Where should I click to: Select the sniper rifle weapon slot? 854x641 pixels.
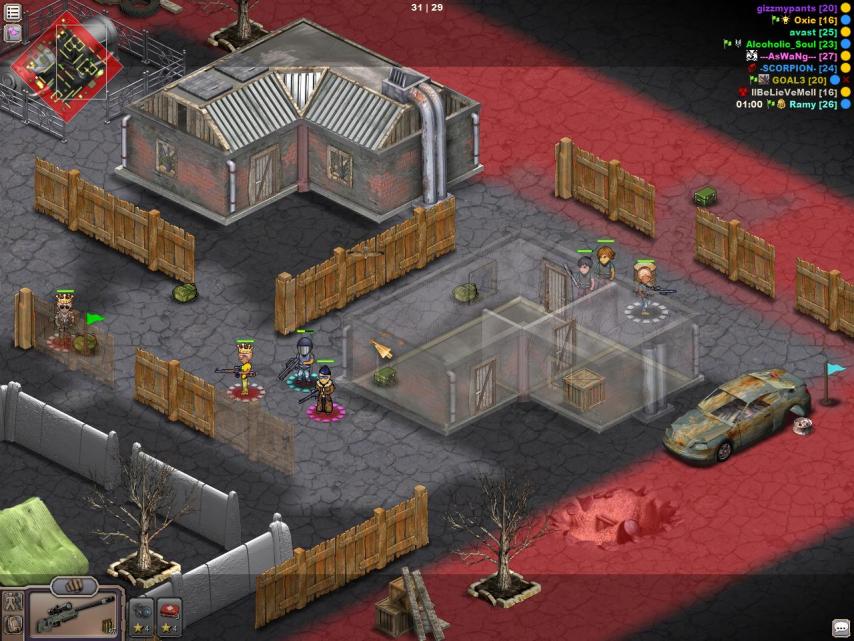tap(75, 612)
